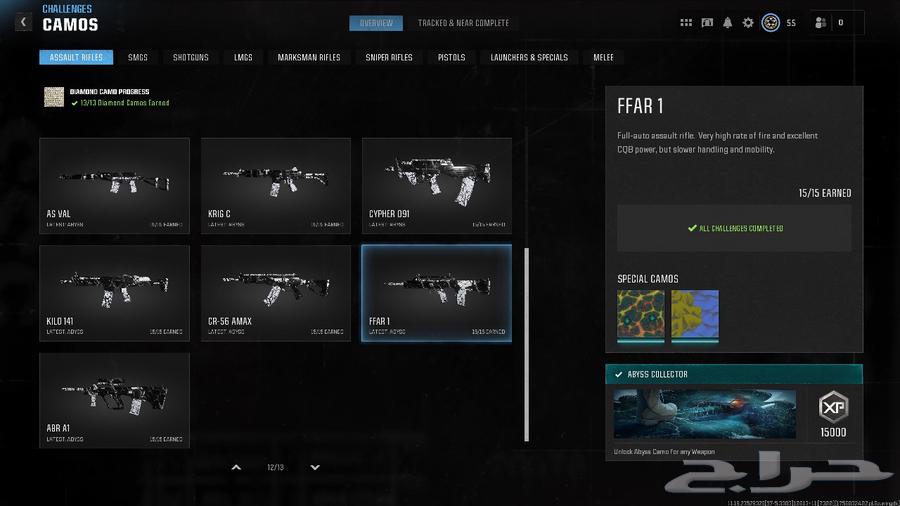This screenshot has height=506, width=900.
Task: Open the SMGs weapon category
Action: 138,58
